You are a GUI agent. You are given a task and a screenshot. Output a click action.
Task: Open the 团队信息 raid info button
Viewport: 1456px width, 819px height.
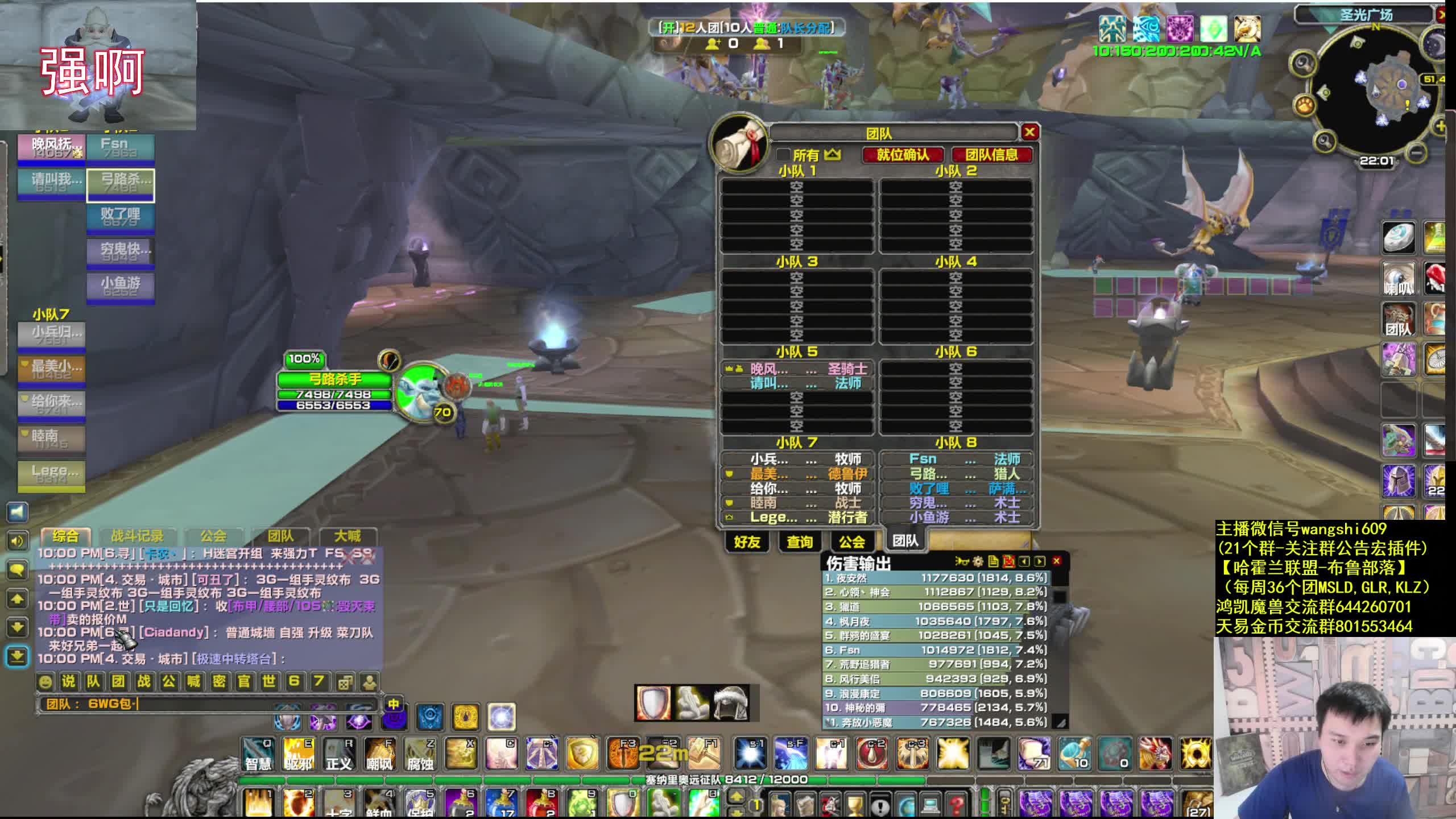[x=991, y=155]
